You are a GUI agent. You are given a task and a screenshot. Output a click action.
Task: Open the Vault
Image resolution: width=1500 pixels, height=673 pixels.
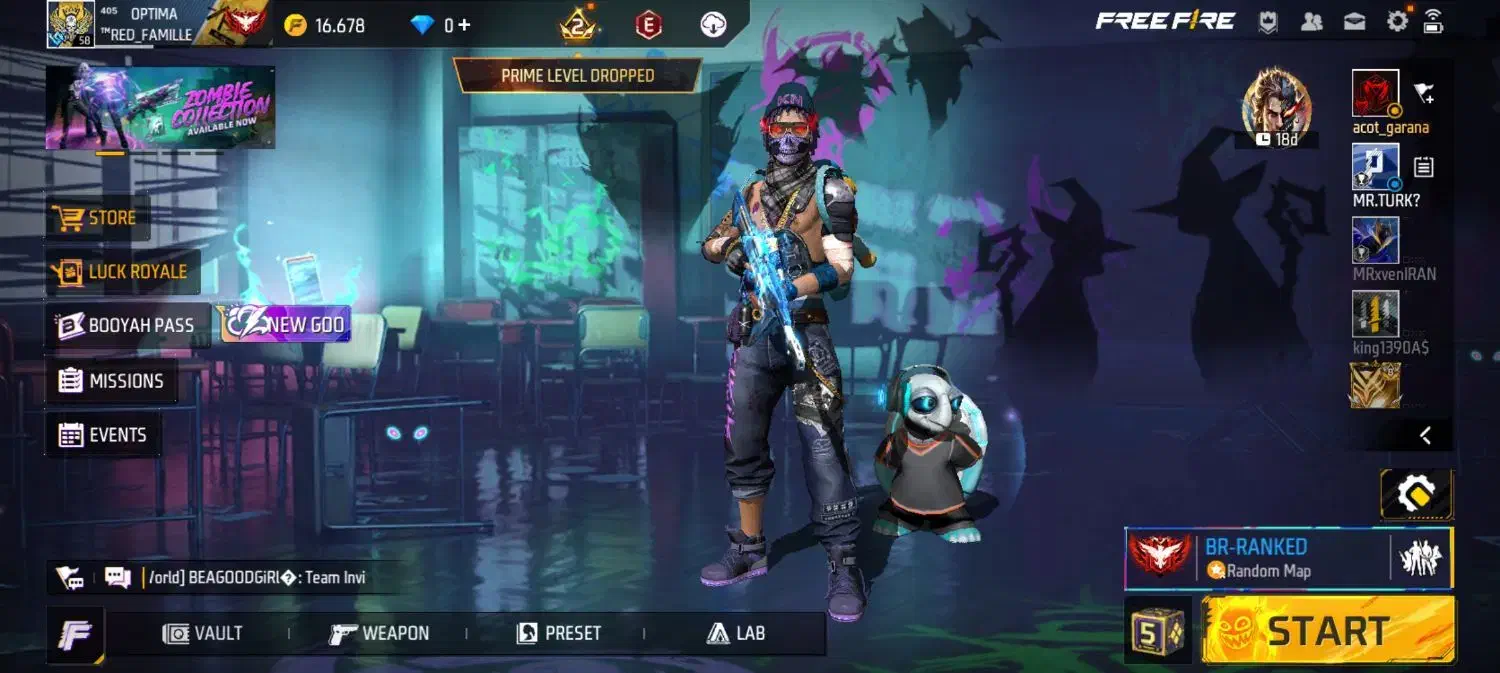click(203, 633)
